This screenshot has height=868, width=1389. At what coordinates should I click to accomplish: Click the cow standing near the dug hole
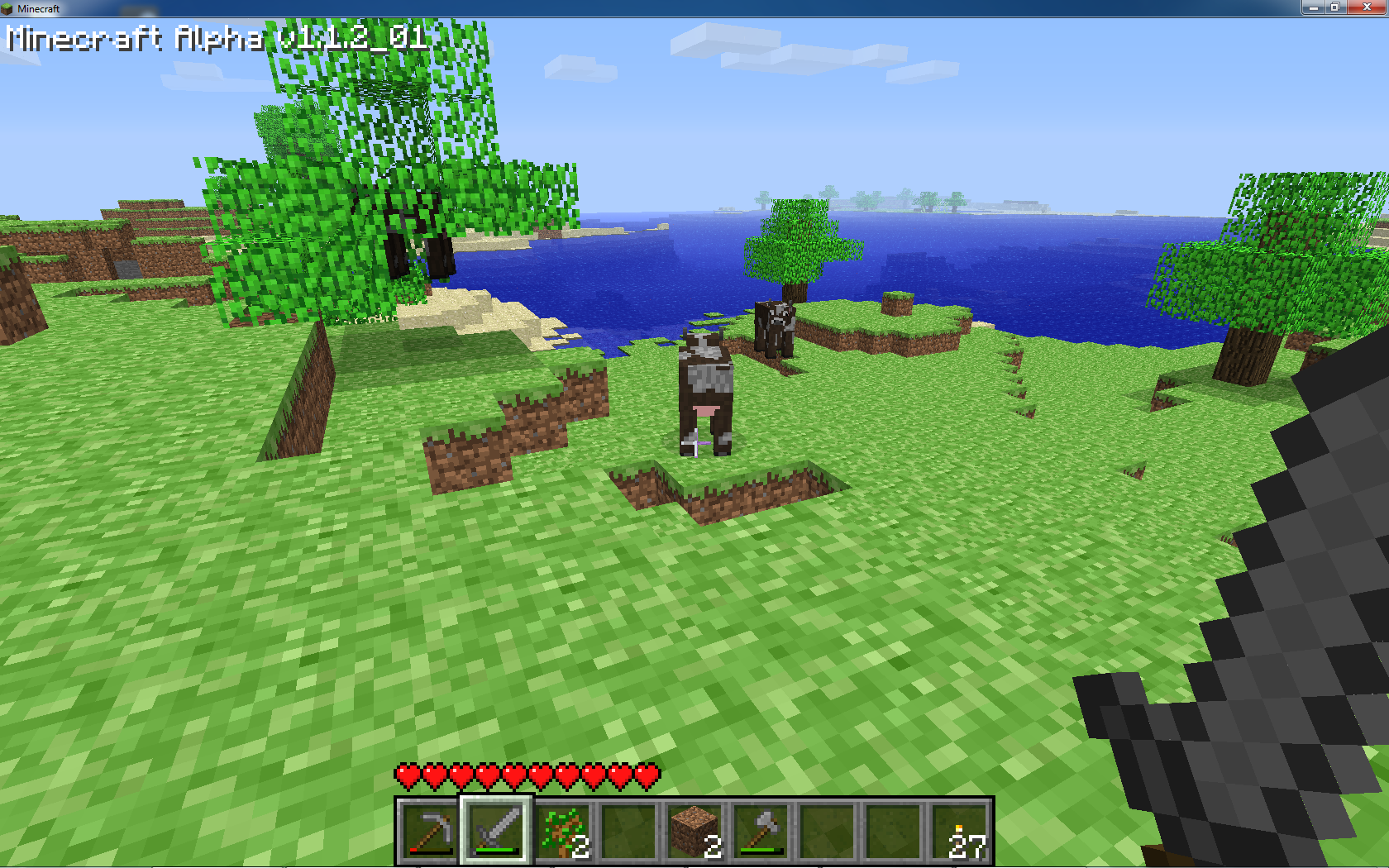coord(707,389)
